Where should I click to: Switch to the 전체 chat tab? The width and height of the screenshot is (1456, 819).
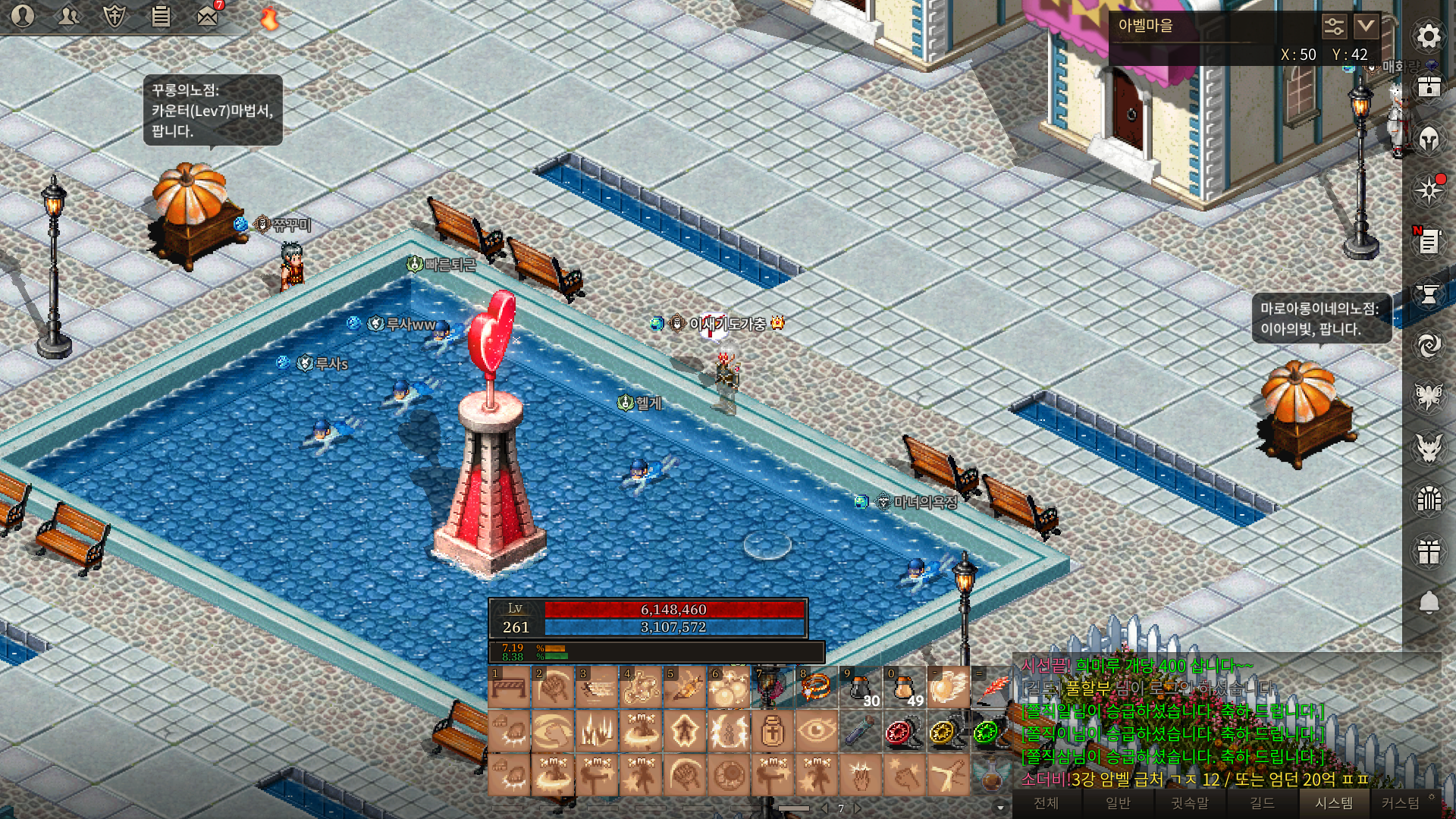coord(1046,803)
